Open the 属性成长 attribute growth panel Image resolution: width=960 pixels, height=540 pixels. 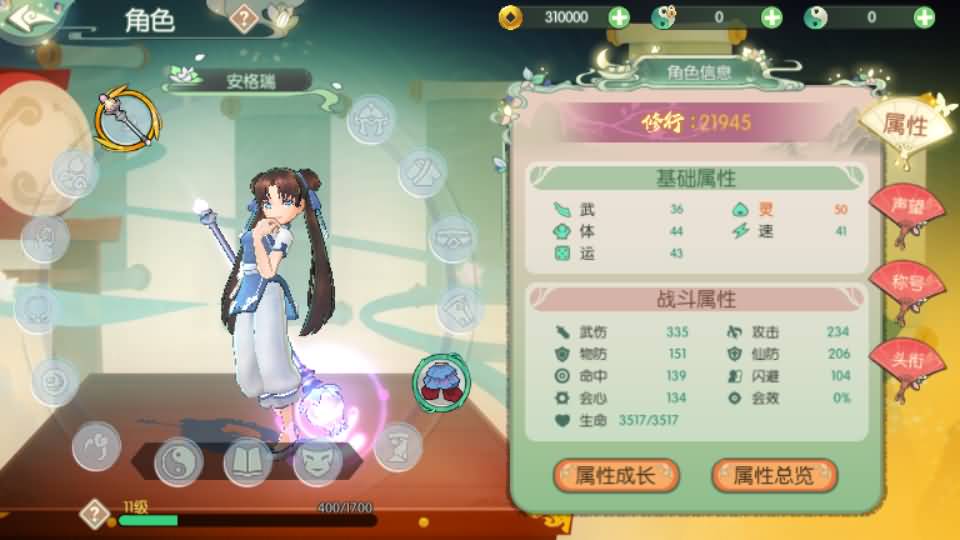click(616, 476)
